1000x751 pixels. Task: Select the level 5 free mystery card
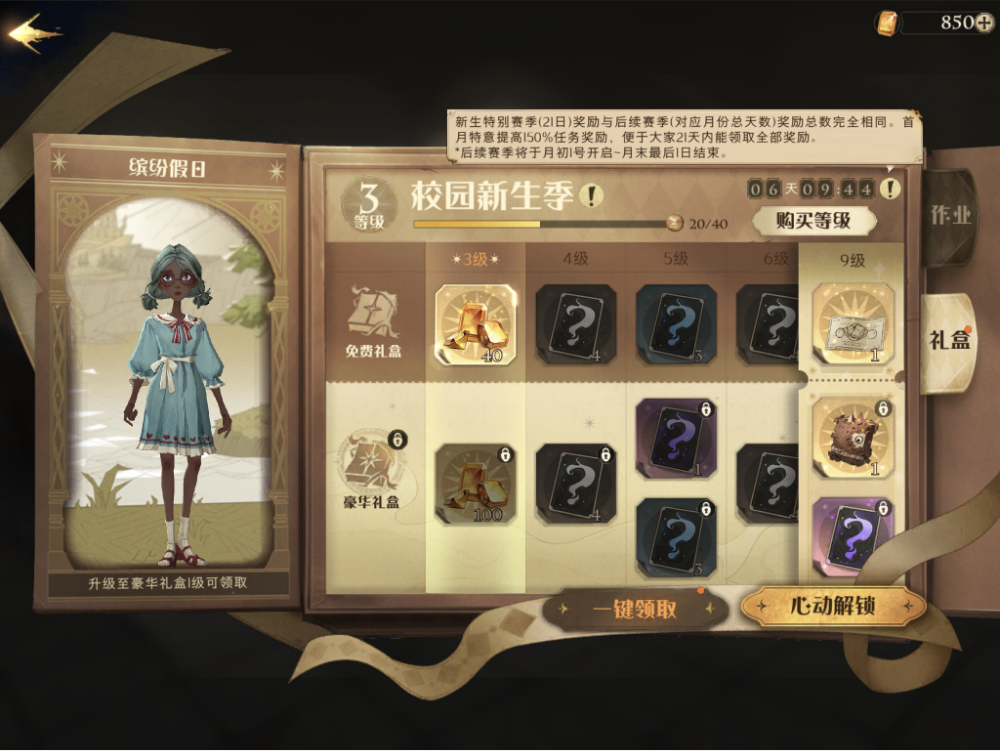(676, 324)
